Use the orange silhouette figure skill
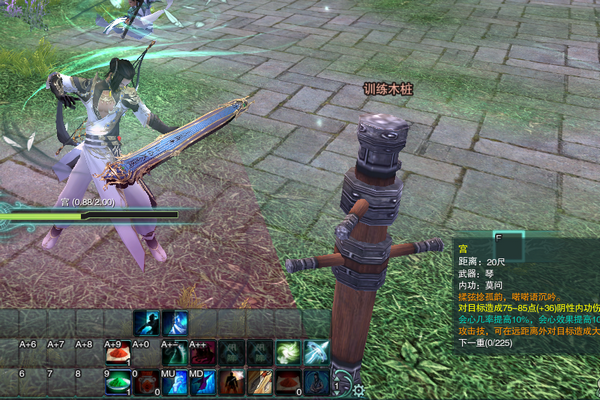 [232, 383]
